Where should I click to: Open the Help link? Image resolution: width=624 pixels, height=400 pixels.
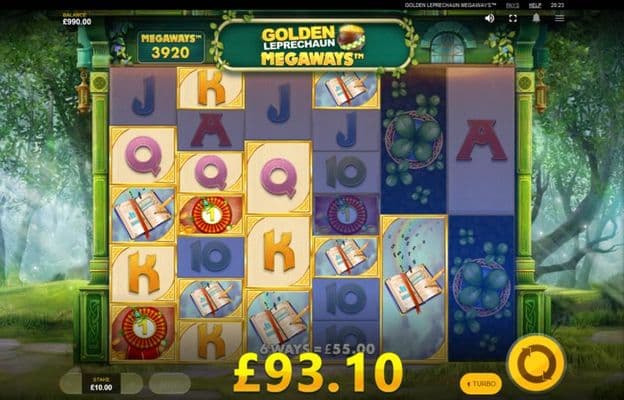click(x=535, y=5)
